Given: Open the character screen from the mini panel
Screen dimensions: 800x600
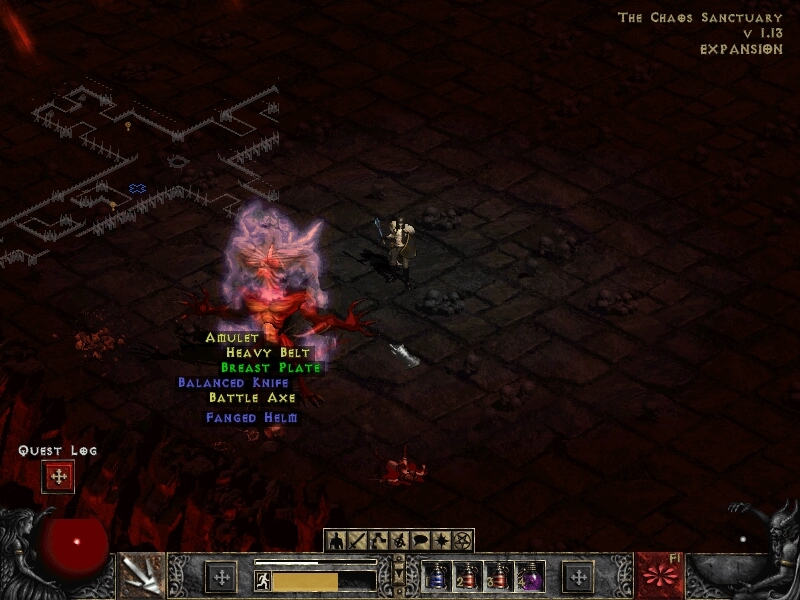Looking at the screenshot, I should [x=335, y=541].
